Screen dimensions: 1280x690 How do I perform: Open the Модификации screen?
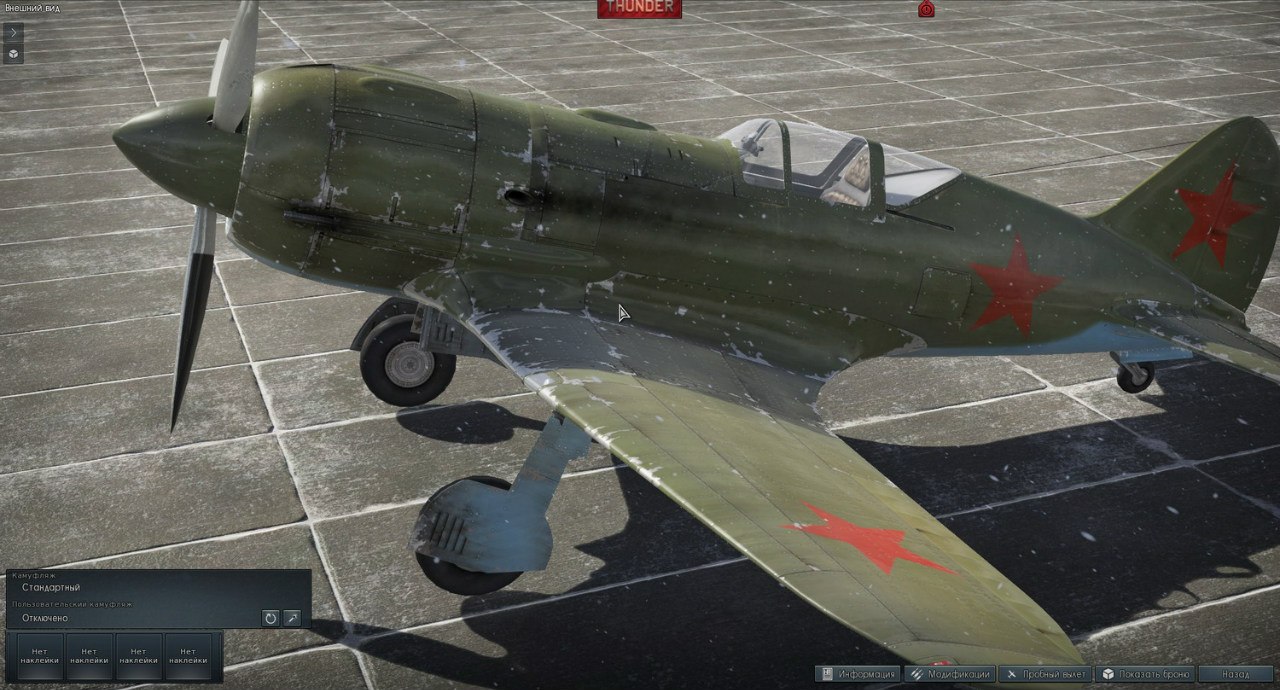[951, 674]
